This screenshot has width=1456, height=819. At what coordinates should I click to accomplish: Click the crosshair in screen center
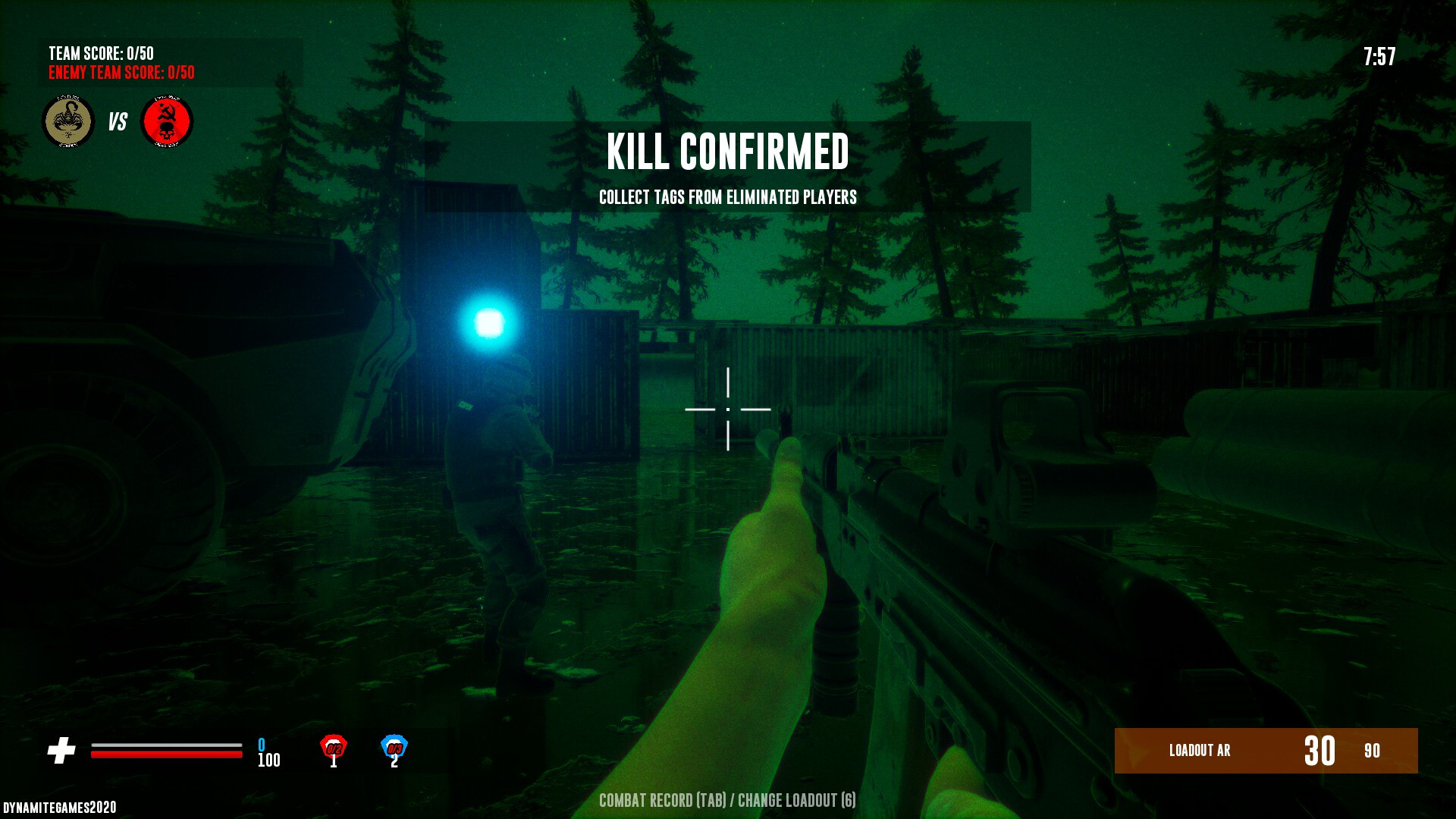728,409
